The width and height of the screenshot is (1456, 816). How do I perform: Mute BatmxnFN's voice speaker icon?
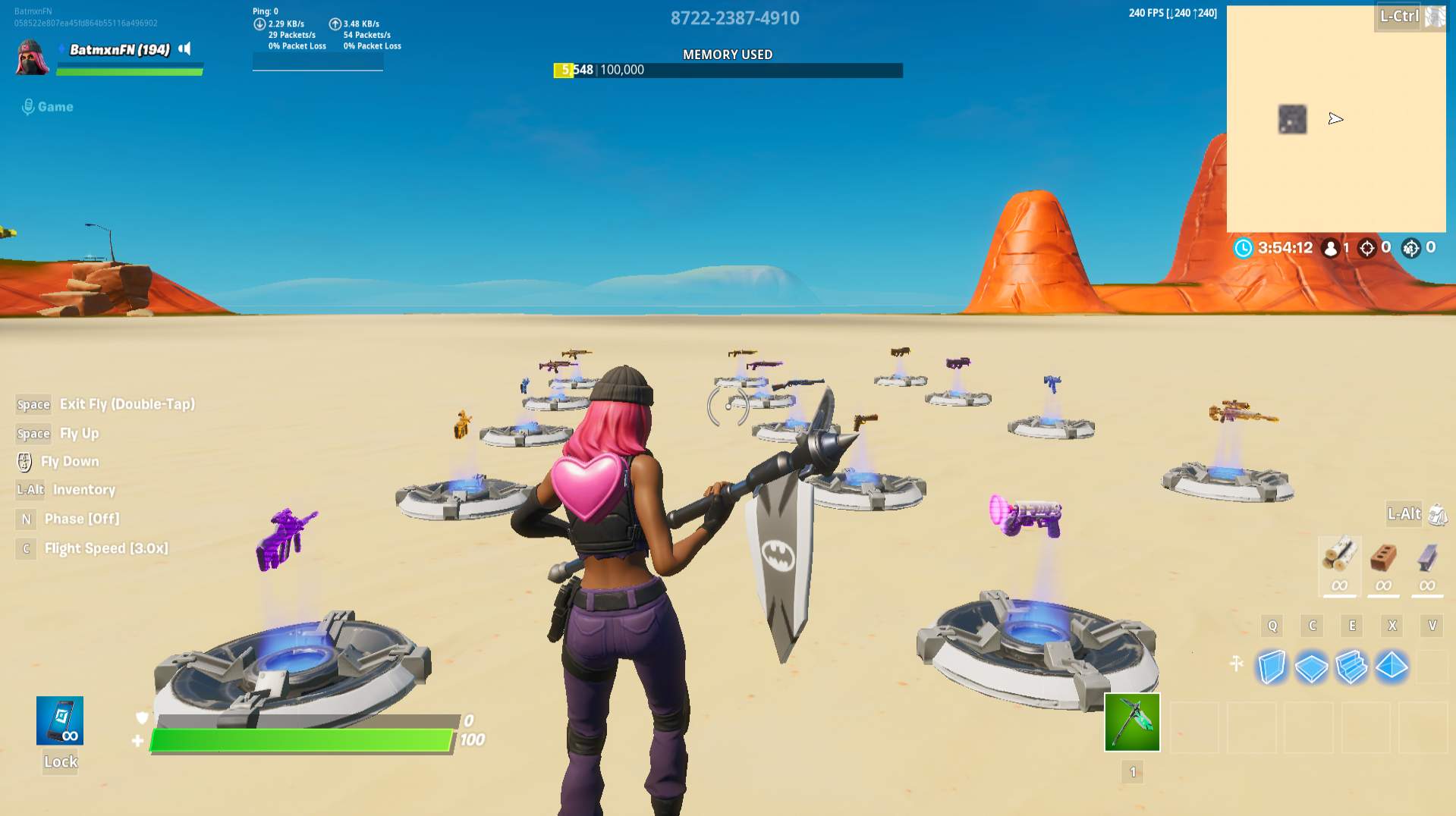184,48
